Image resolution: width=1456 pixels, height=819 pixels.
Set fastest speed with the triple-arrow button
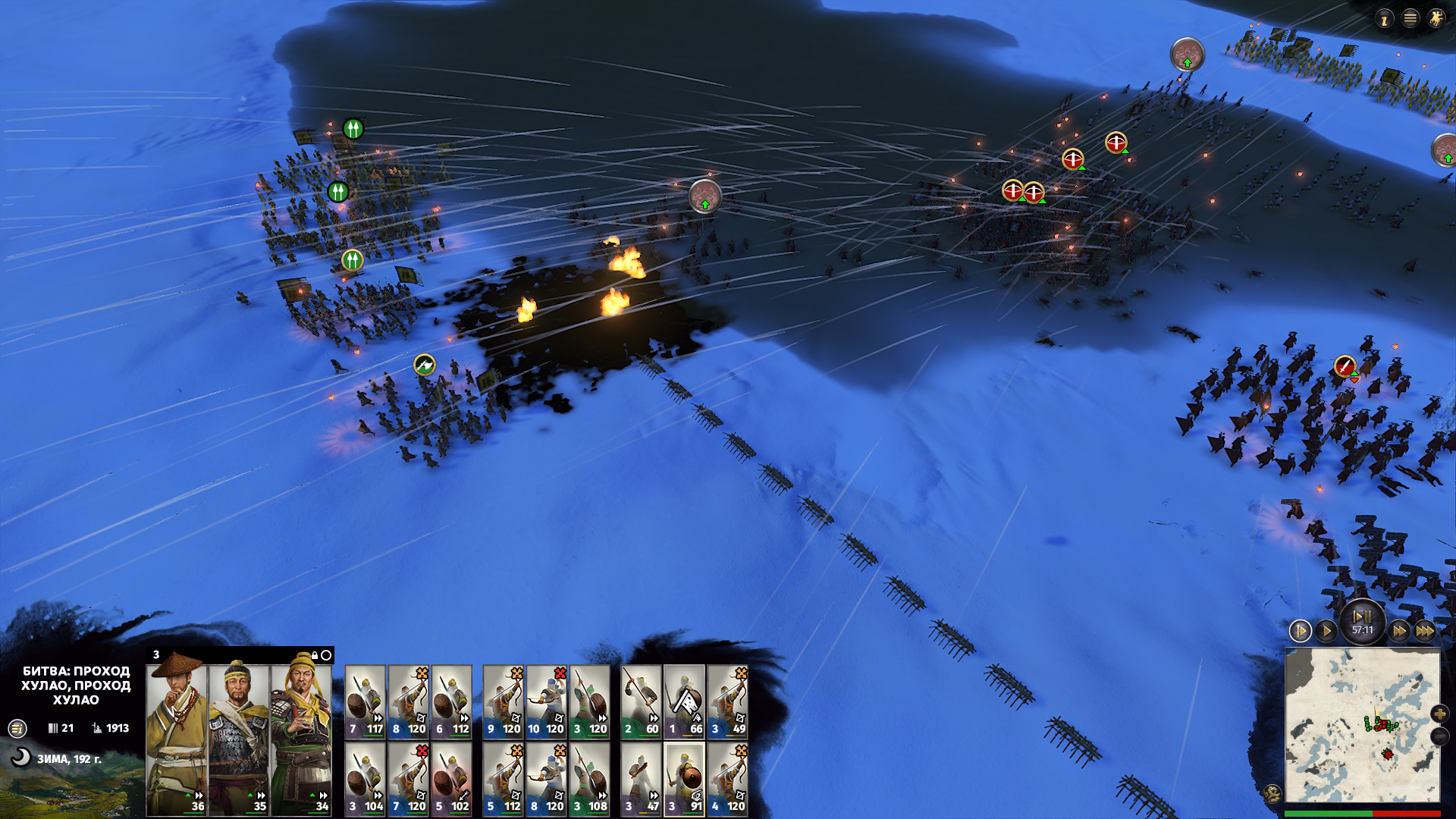tap(1425, 631)
